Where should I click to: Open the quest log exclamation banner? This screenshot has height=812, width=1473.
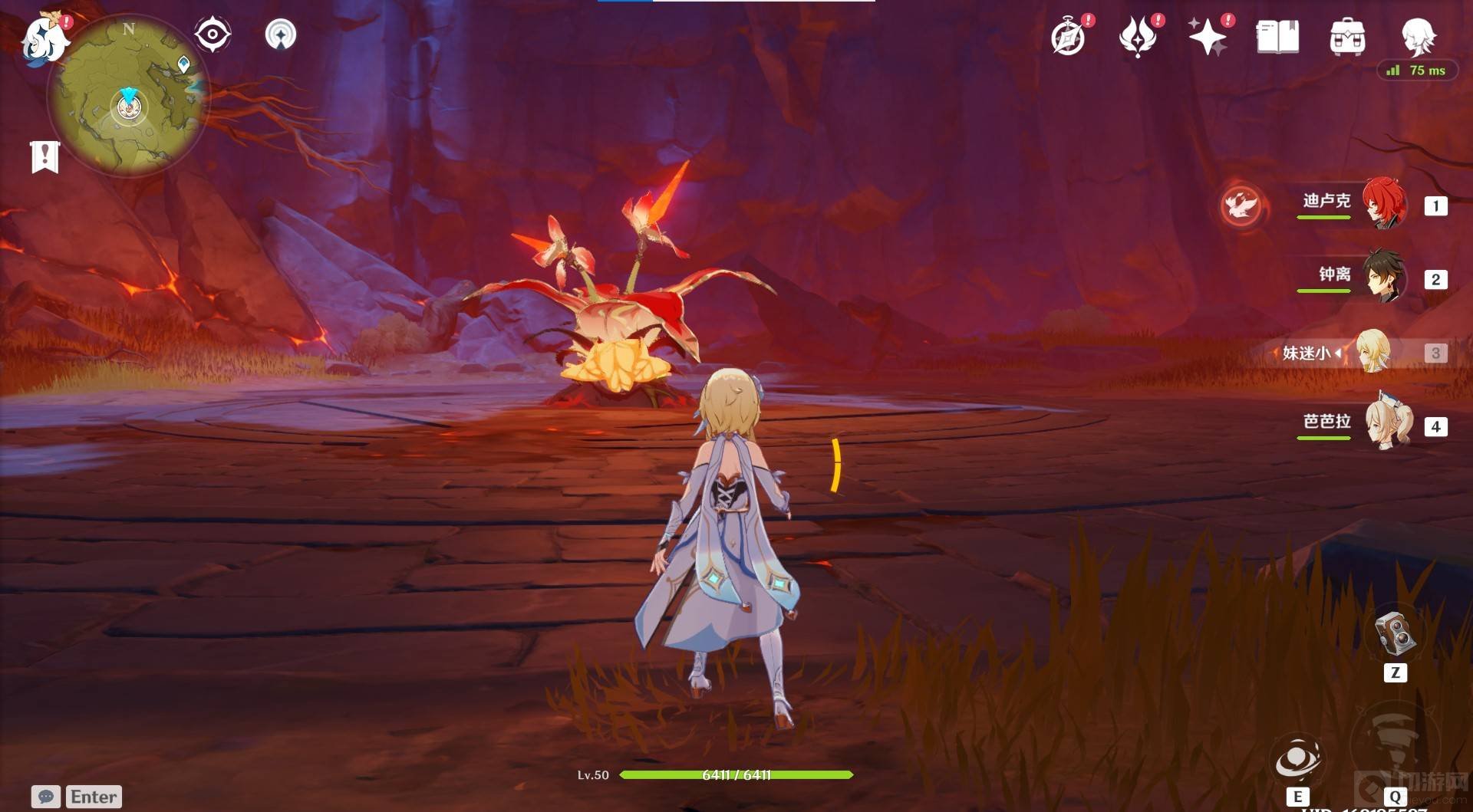pos(44,156)
